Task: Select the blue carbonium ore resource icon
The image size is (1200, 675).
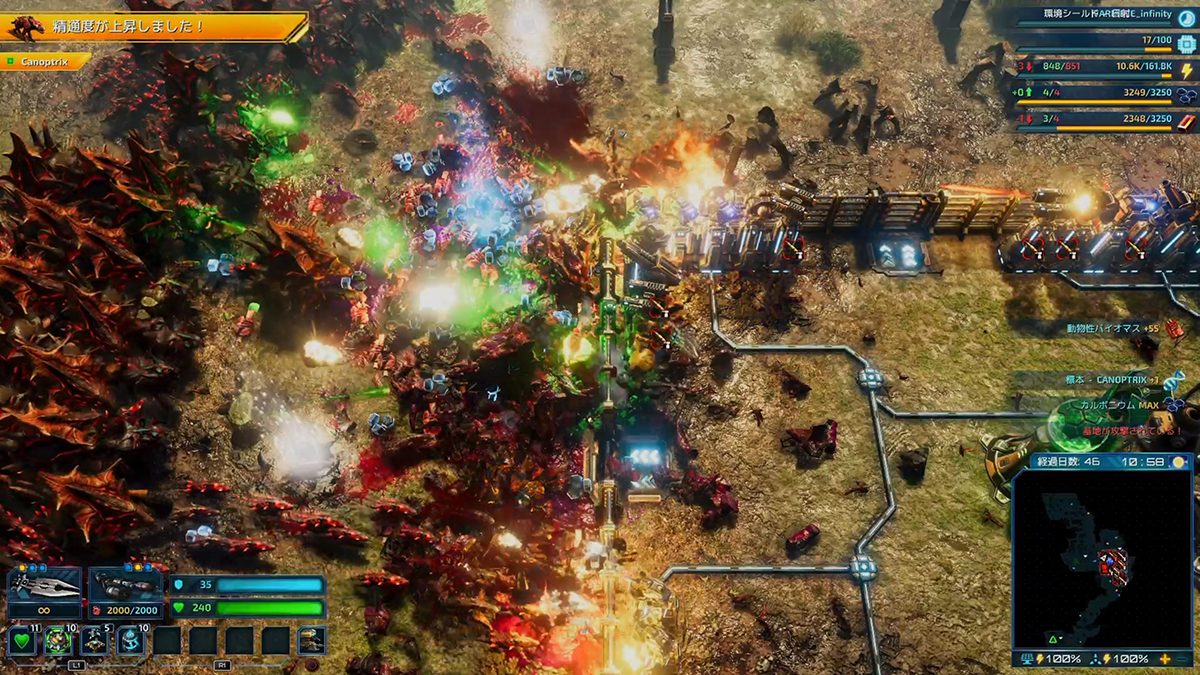Action: [1186, 95]
